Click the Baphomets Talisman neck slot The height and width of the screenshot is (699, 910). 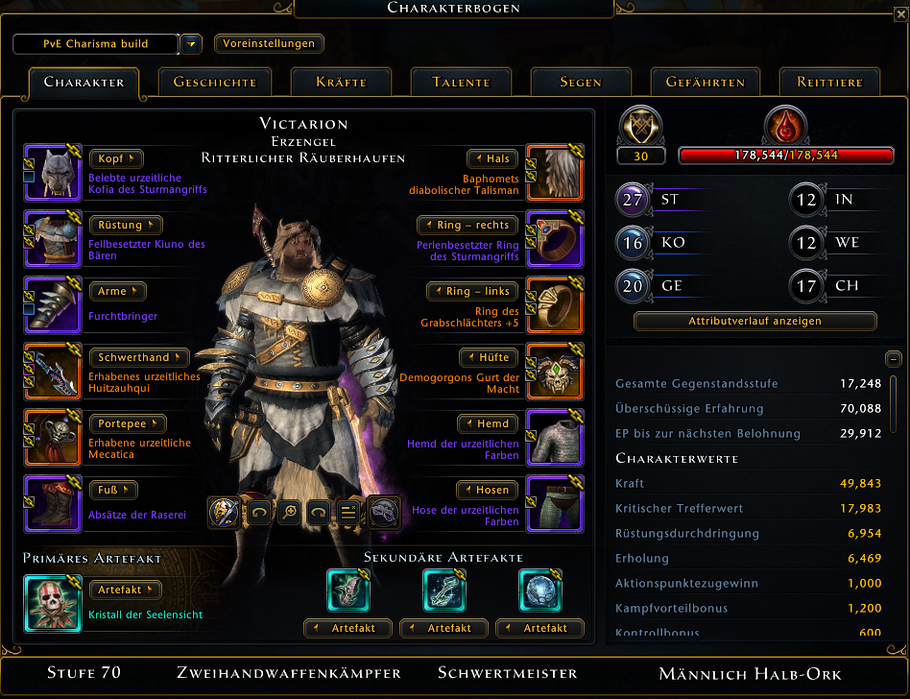[x=555, y=173]
